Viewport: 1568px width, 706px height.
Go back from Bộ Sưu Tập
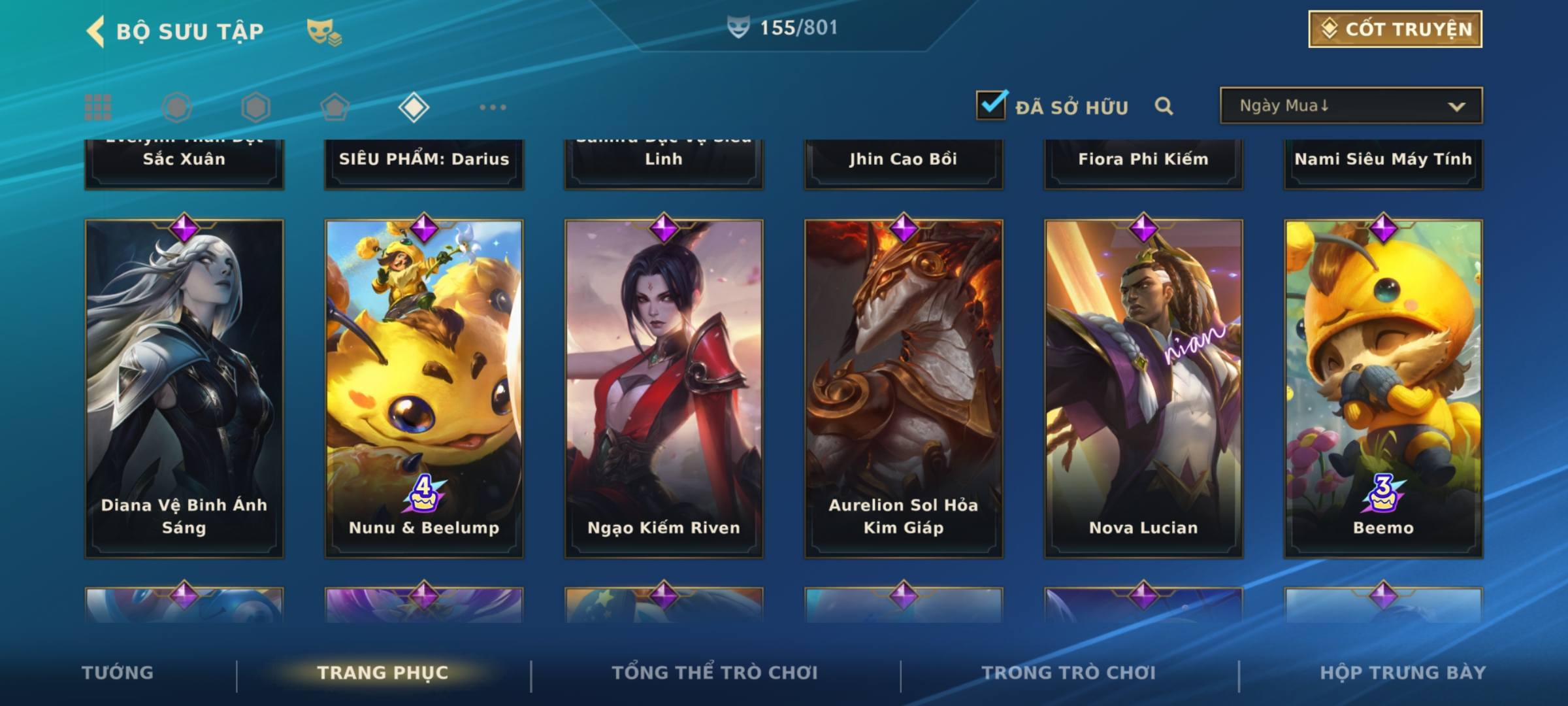click(x=95, y=31)
